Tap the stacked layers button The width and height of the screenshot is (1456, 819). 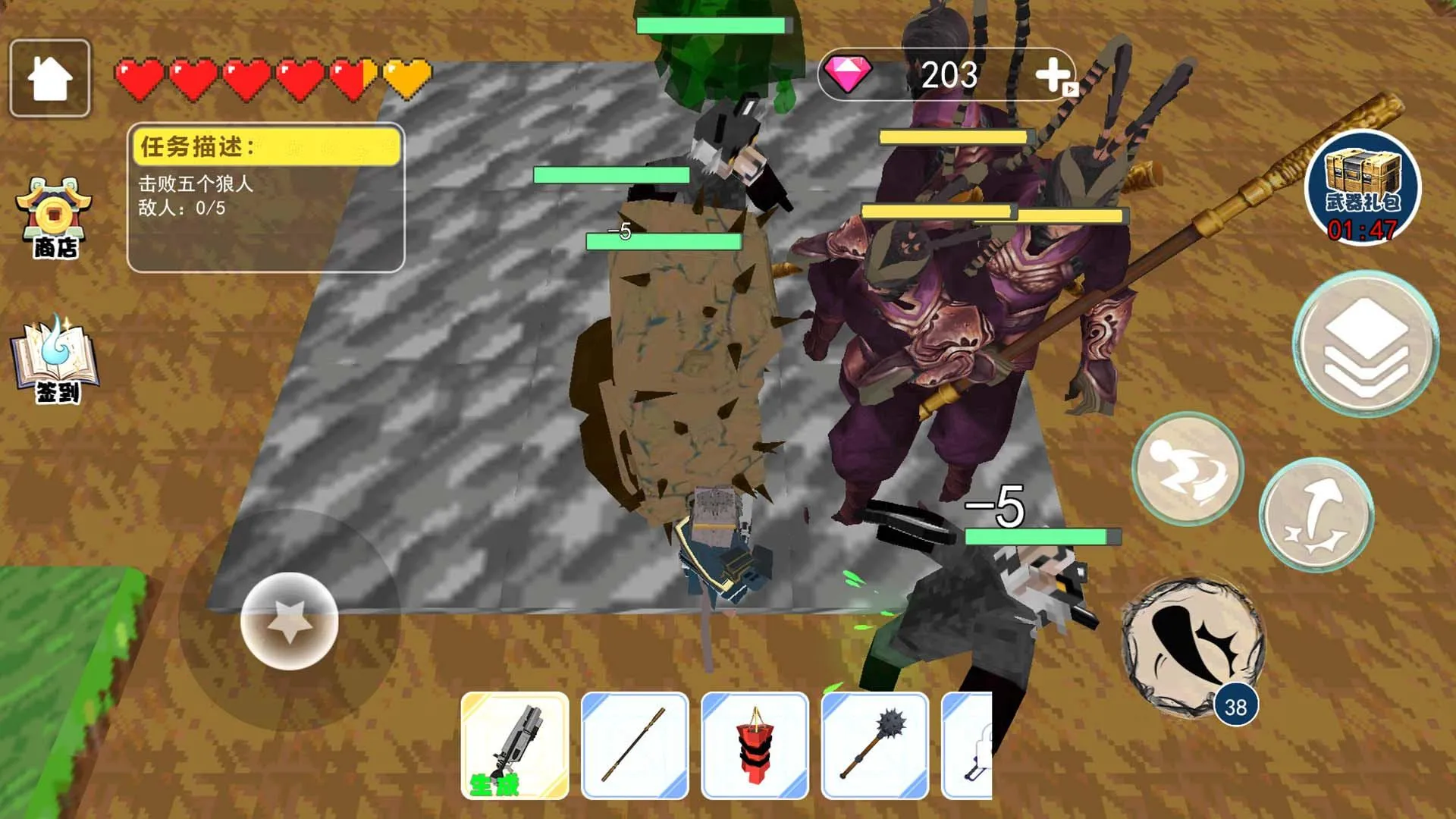point(1366,344)
